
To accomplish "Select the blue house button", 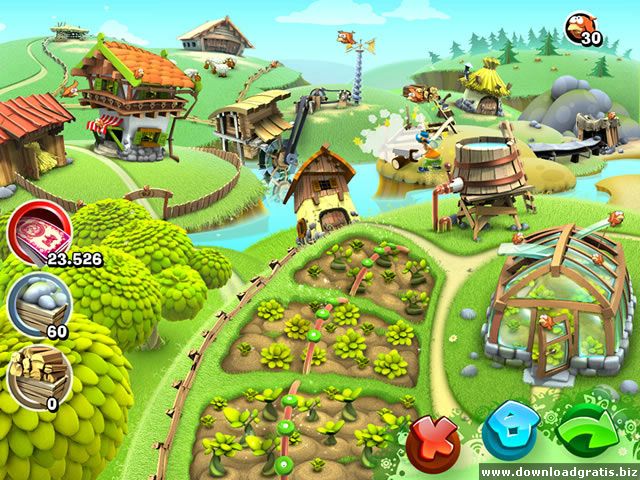I will pos(508,435).
